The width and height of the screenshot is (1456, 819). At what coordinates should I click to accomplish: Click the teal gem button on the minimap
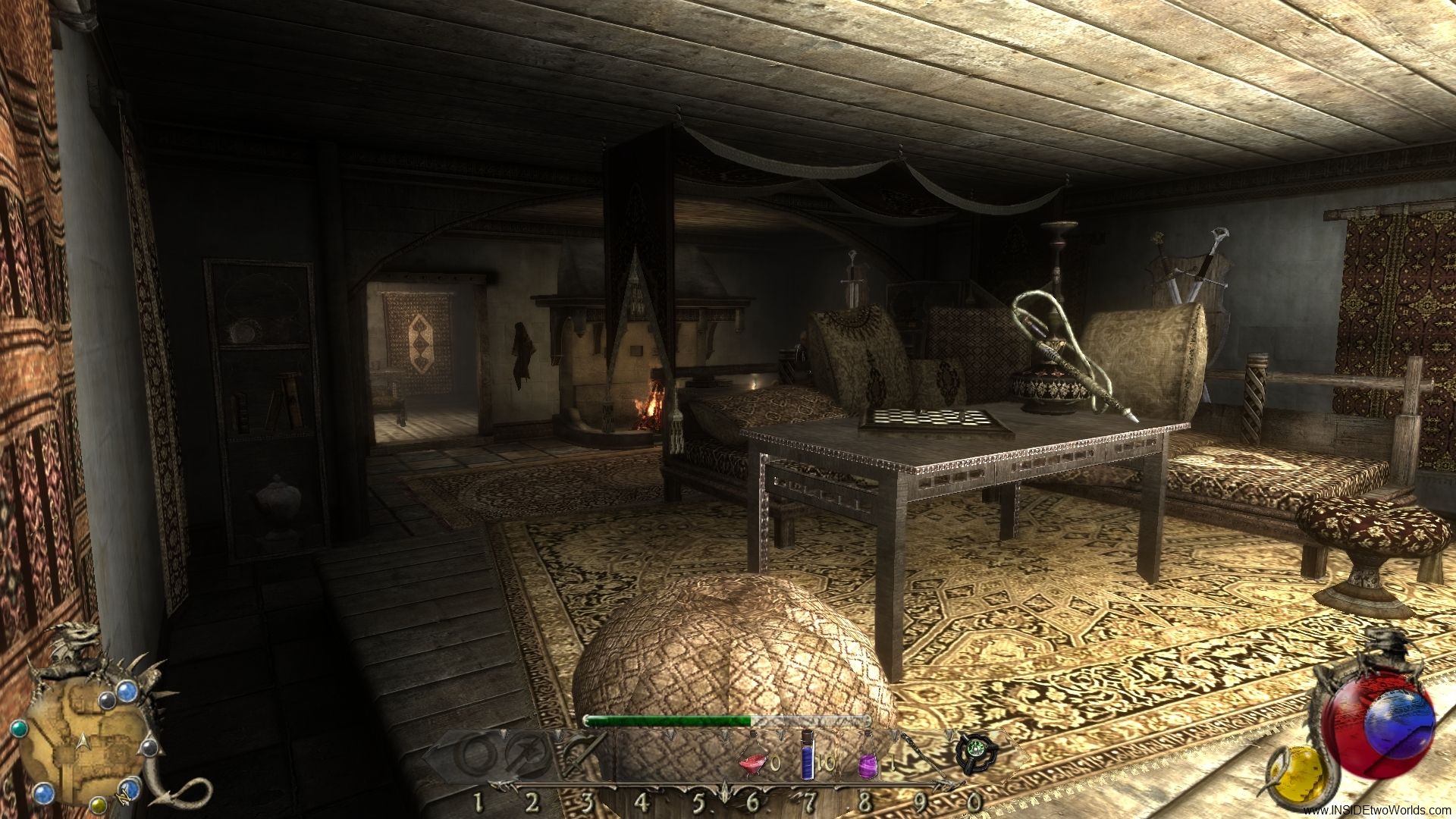click(21, 726)
